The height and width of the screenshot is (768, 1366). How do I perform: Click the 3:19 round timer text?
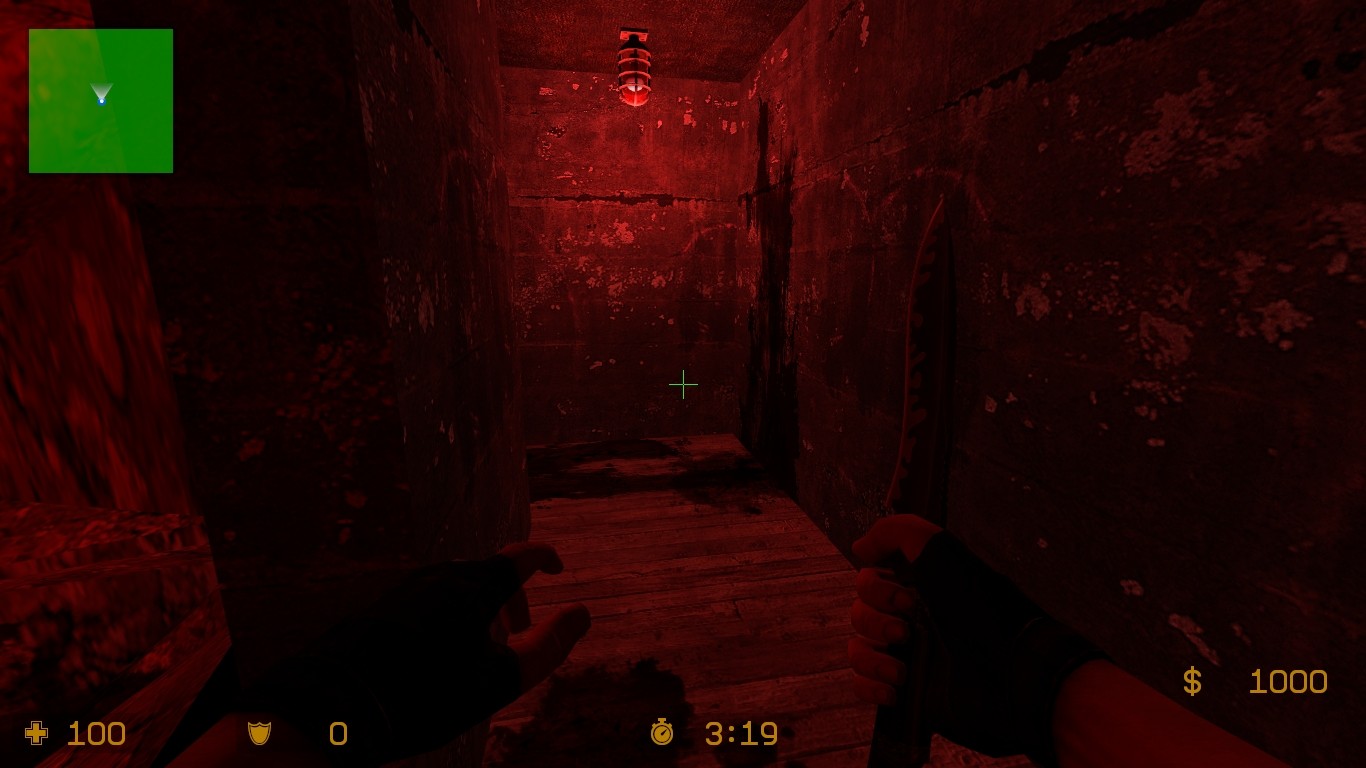pos(740,734)
